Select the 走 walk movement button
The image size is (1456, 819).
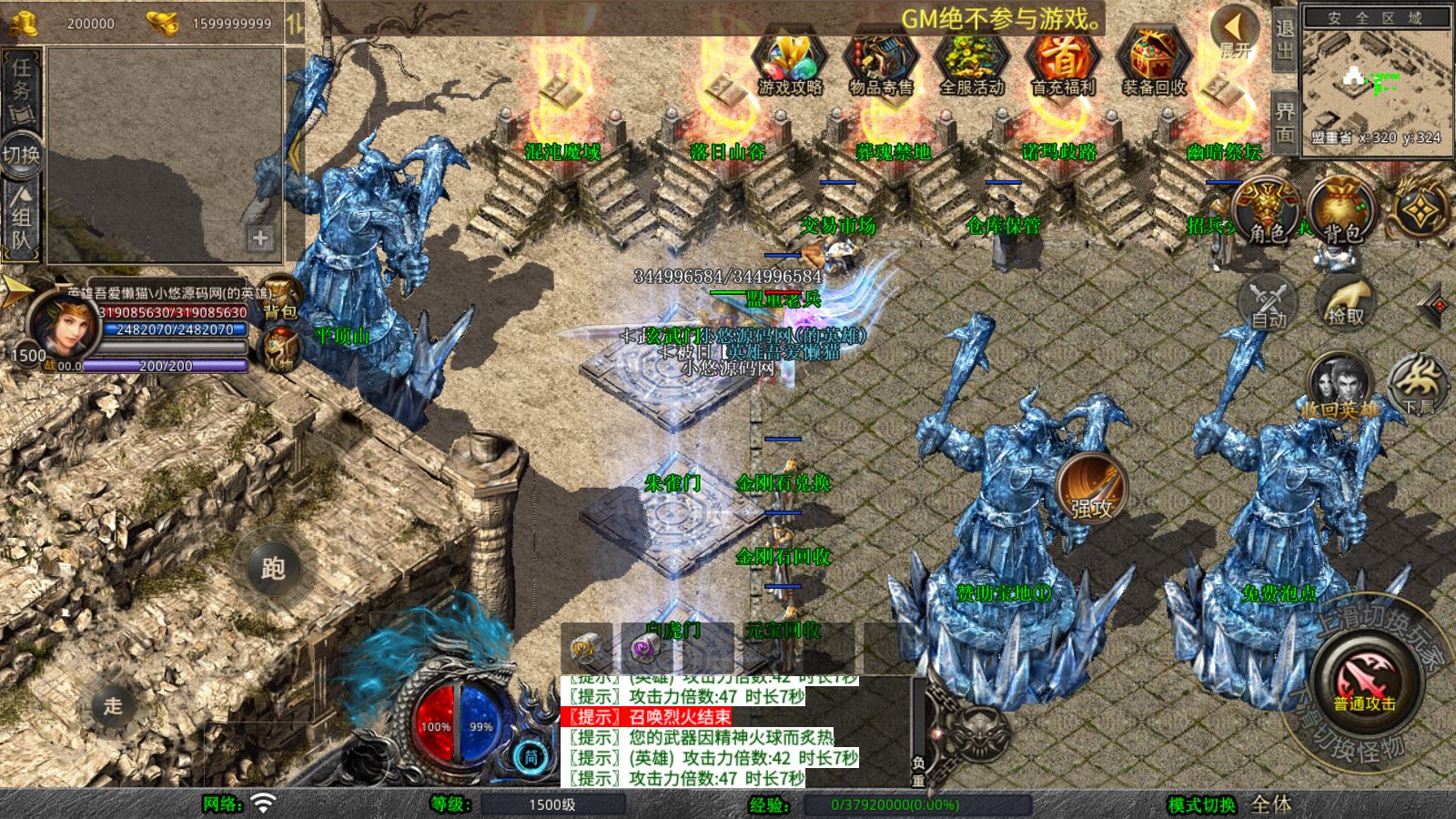[113, 705]
